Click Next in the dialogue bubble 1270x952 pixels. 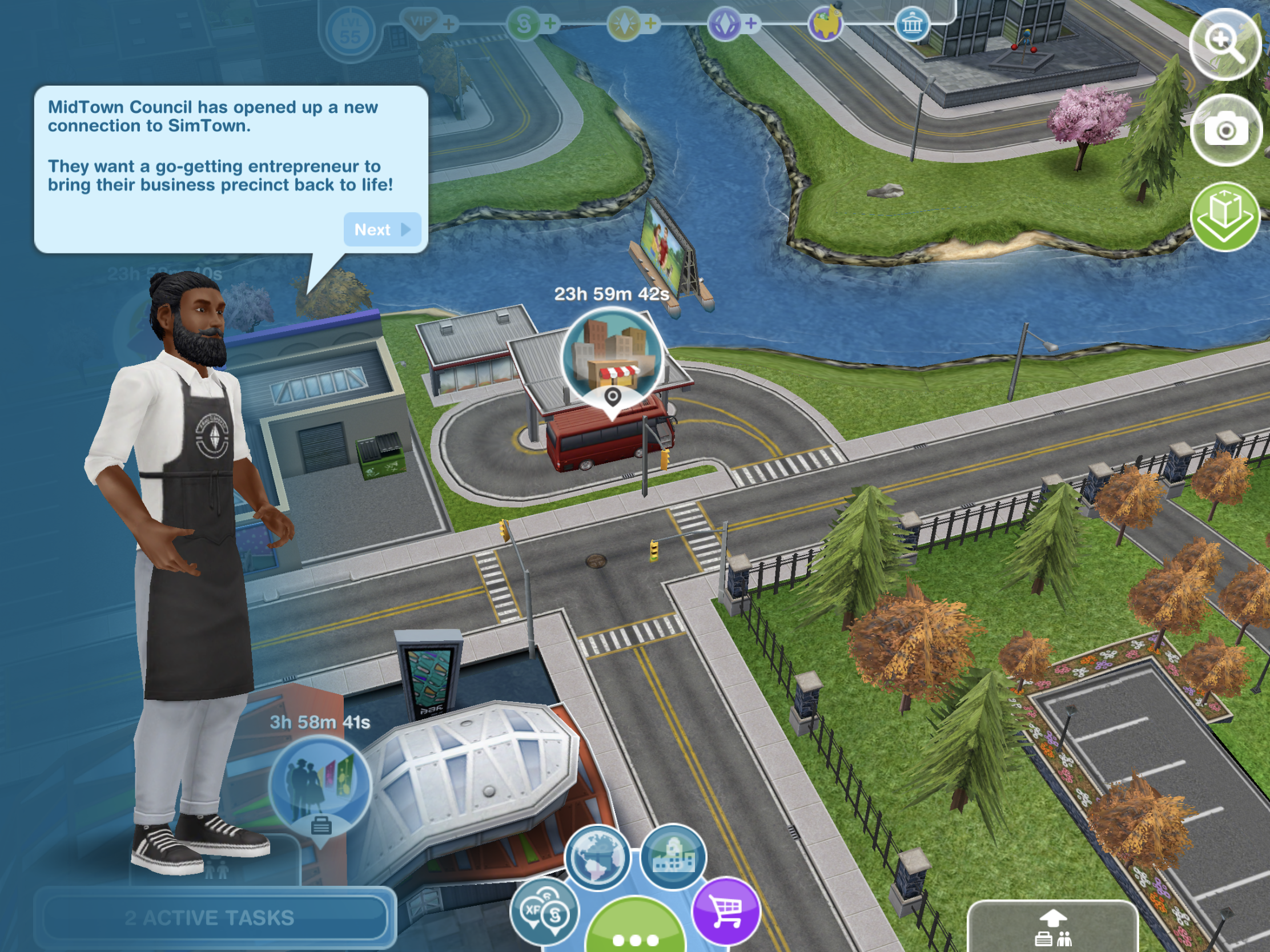click(382, 230)
